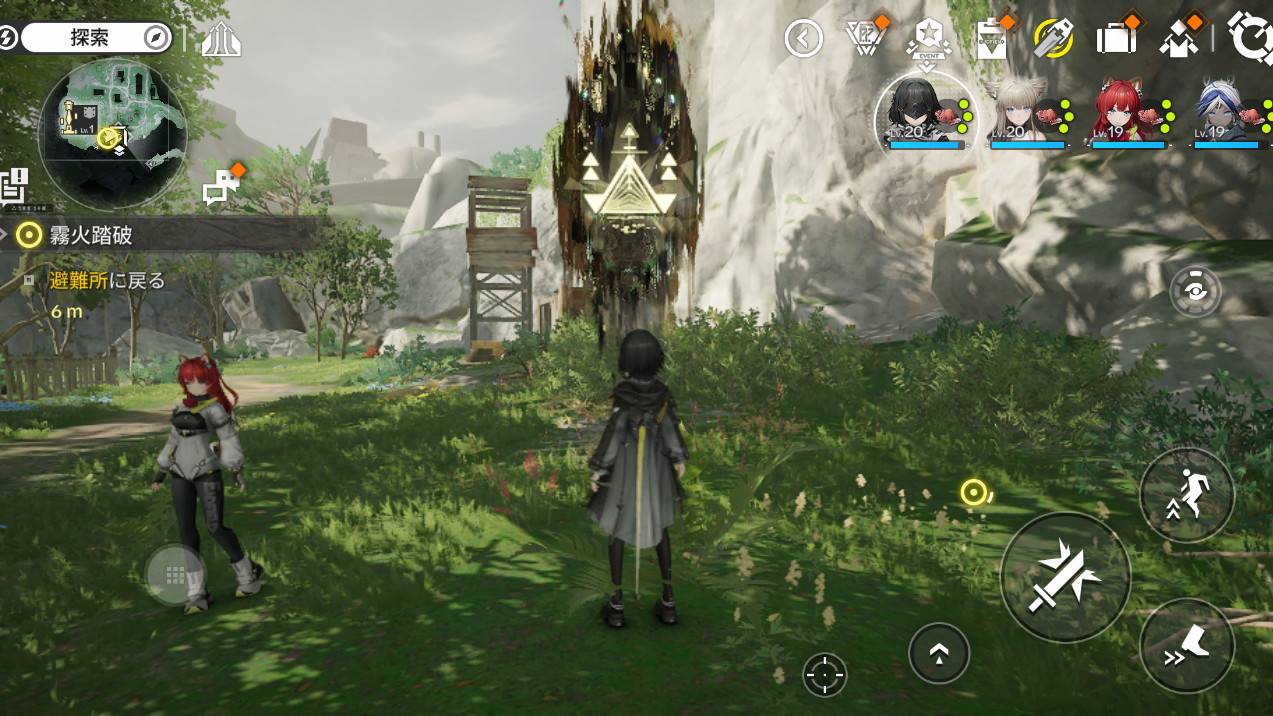Open the yellow-ringed tool icon
The width and height of the screenshot is (1273, 716).
point(1053,39)
